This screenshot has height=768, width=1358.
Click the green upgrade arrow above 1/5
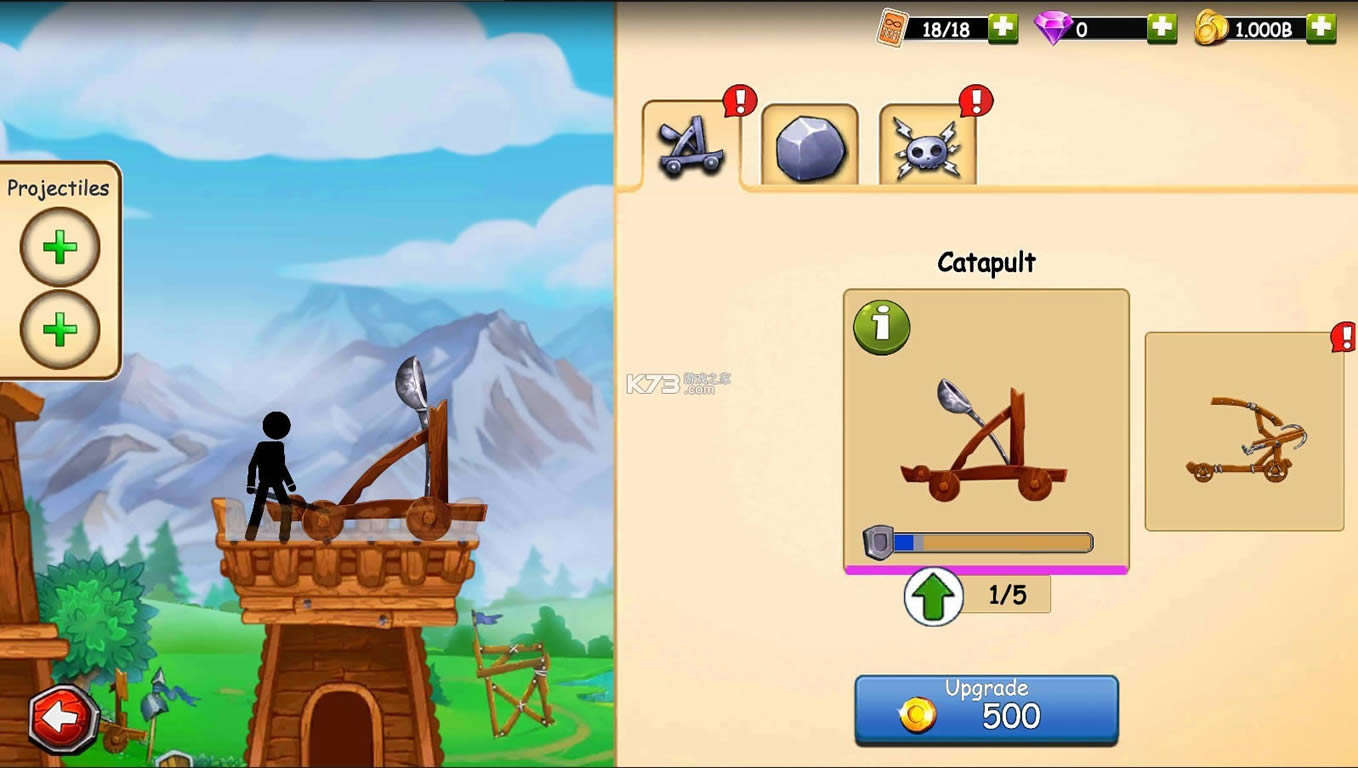tap(931, 595)
